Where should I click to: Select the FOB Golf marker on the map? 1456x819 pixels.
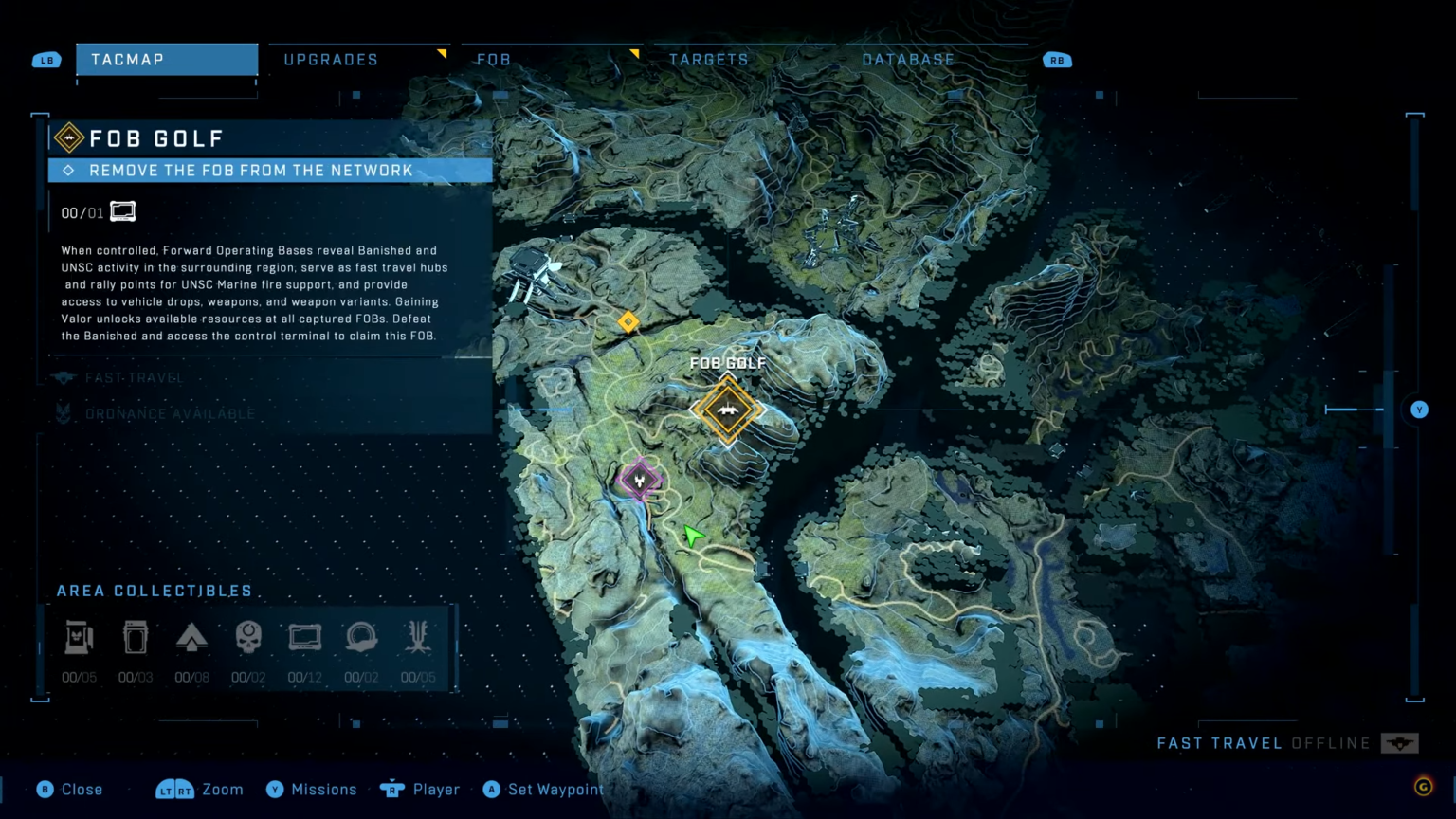click(728, 409)
